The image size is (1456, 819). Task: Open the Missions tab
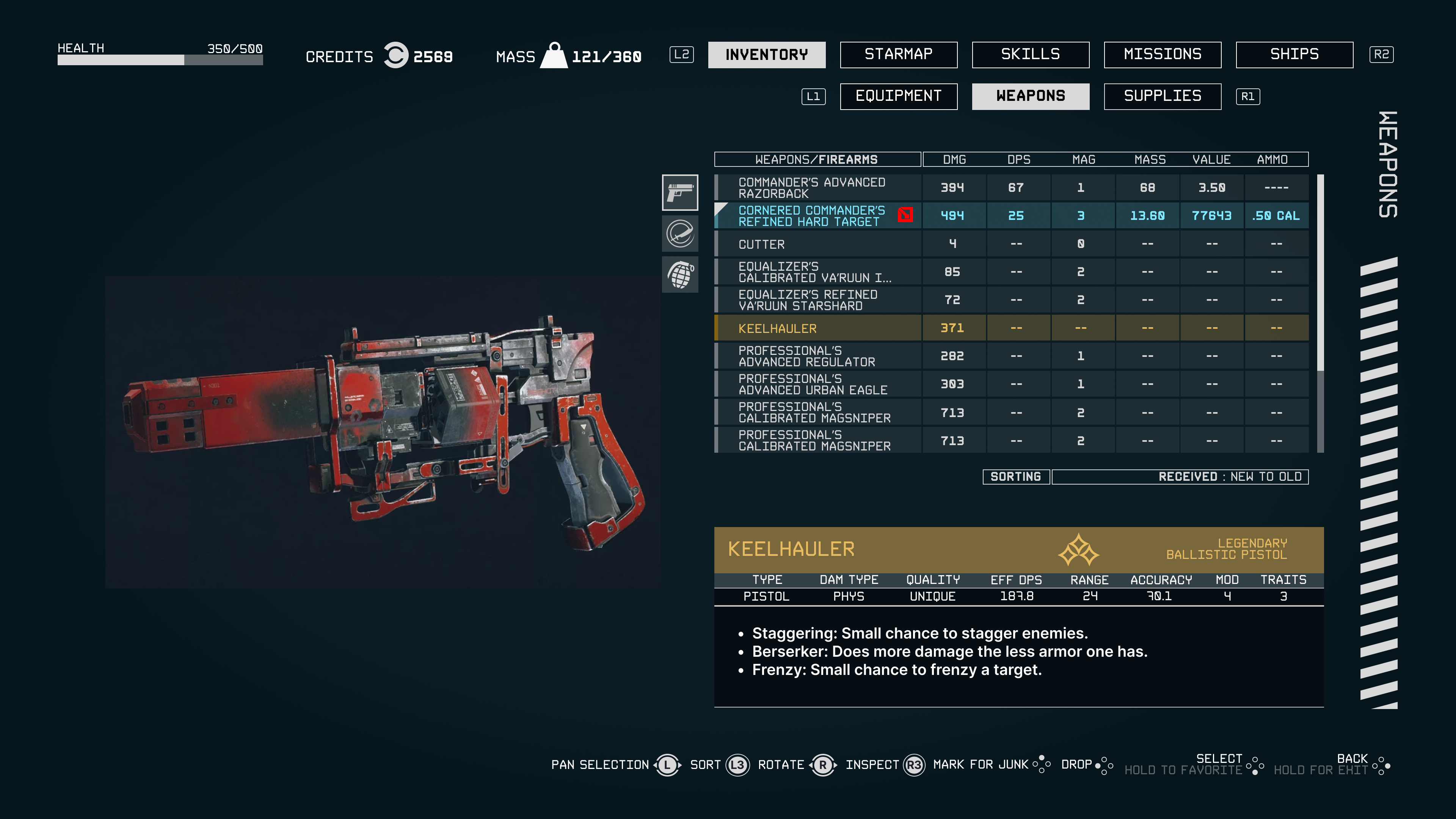pyautogui.click(x=1162, y=54)
